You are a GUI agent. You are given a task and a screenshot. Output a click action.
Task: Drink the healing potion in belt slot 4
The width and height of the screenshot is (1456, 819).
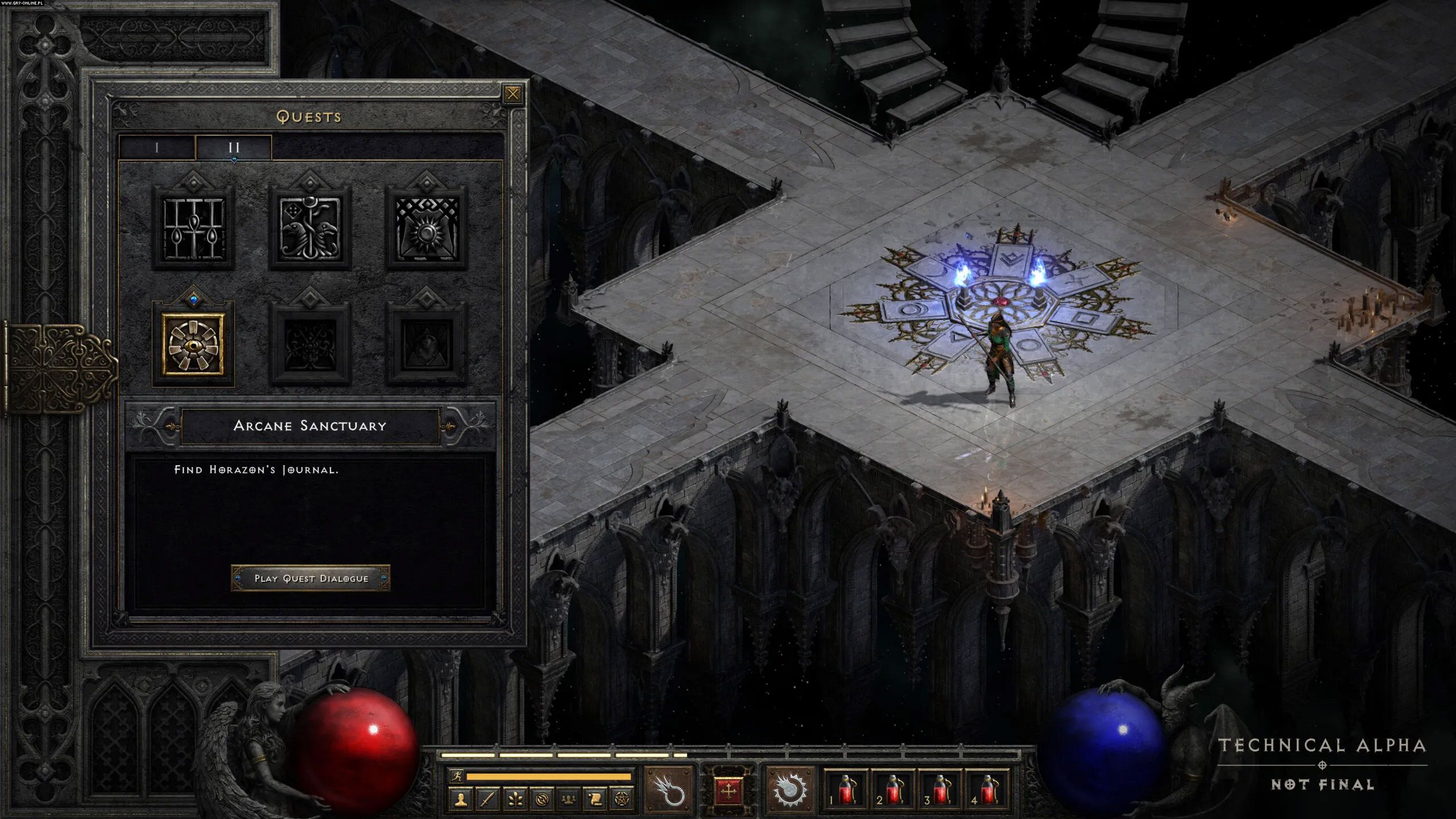point(988,791)
